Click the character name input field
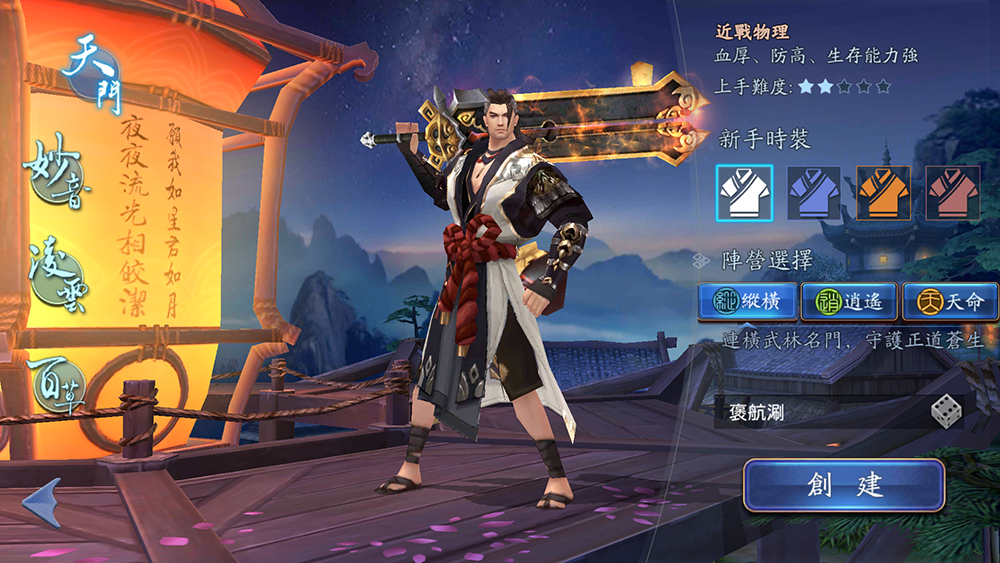 point(815,412)
